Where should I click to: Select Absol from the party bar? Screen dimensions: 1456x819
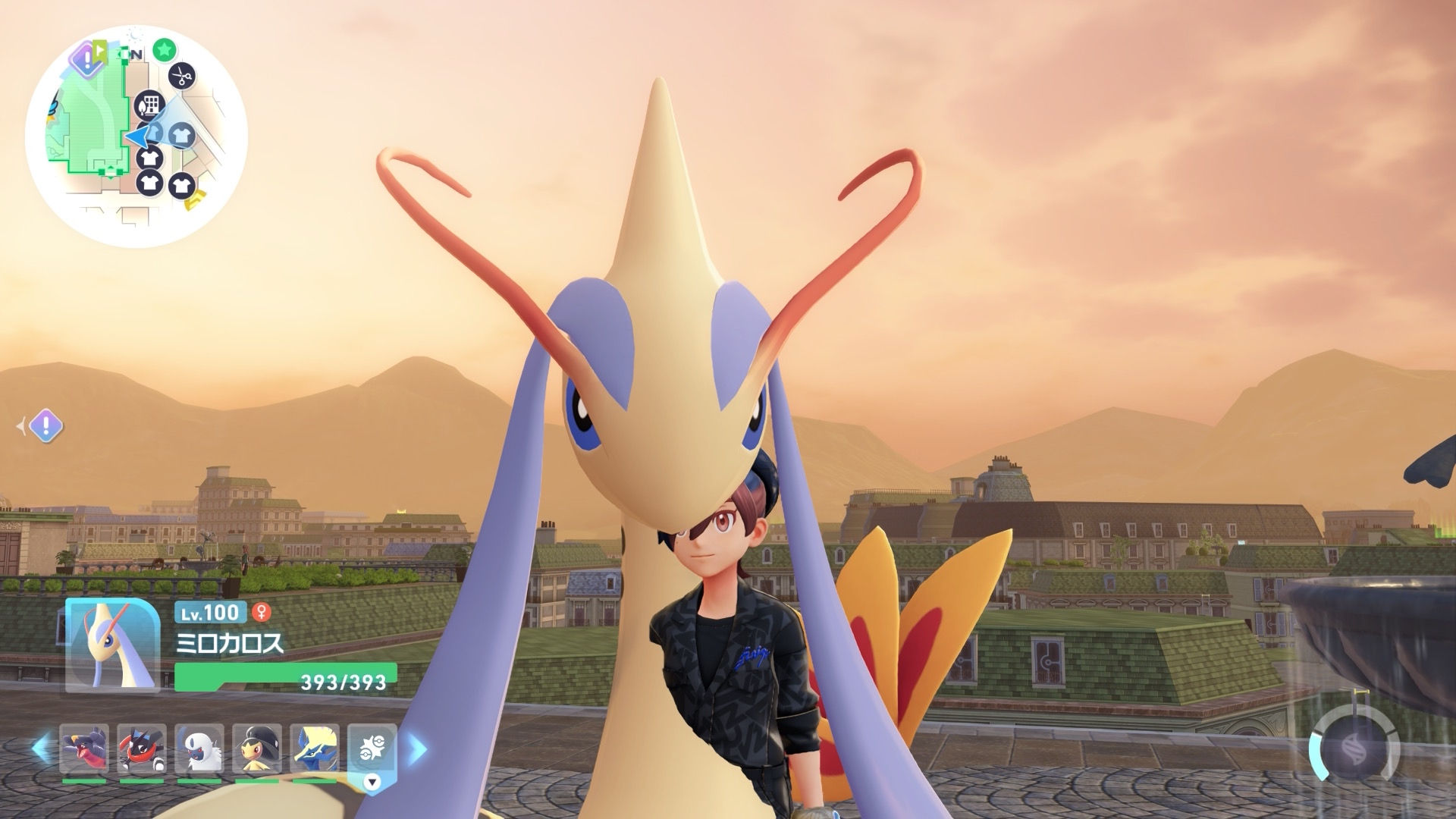tap(199, 749)
